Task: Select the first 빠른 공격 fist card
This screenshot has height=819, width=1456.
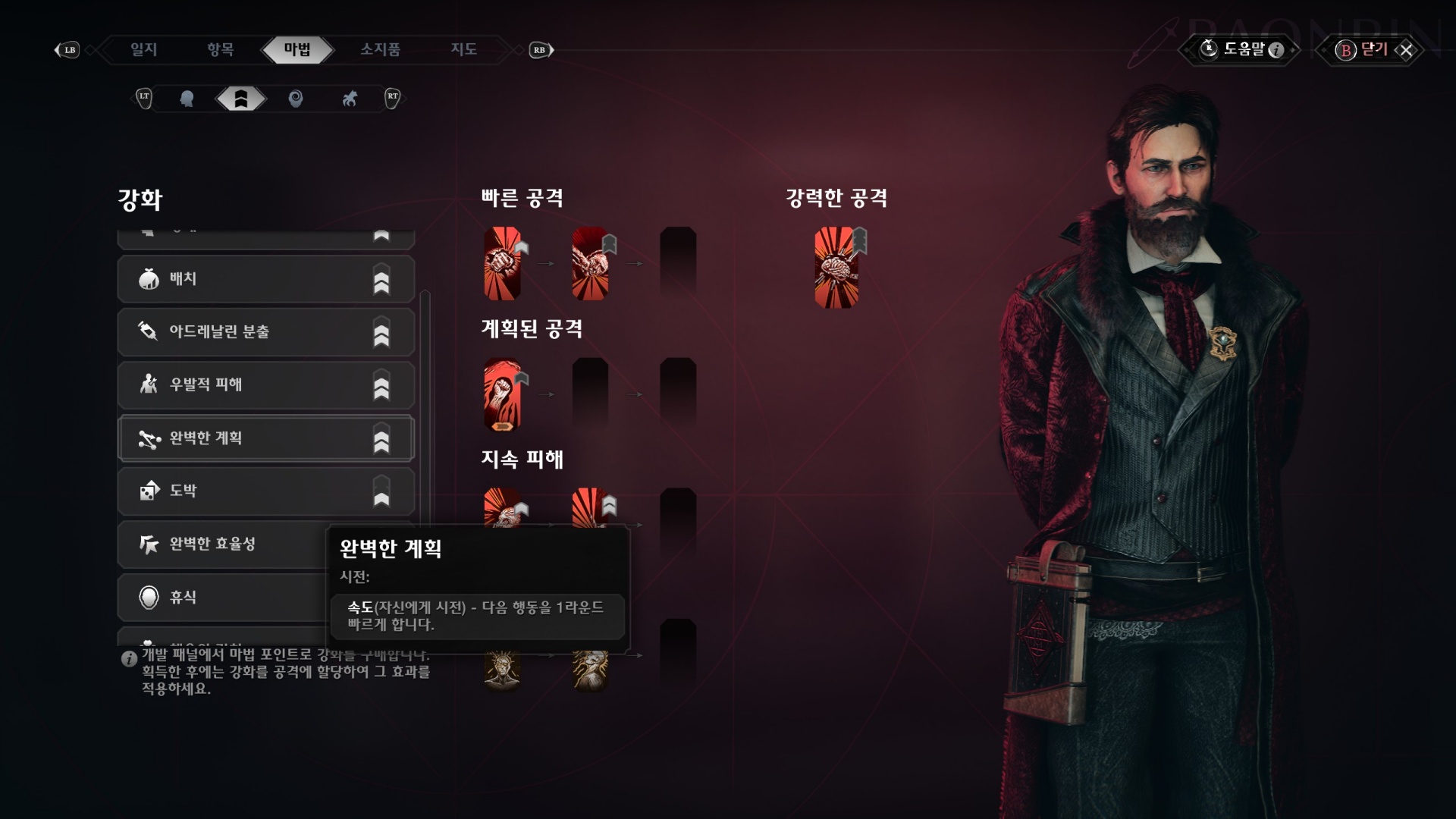Action: (502, 263)
